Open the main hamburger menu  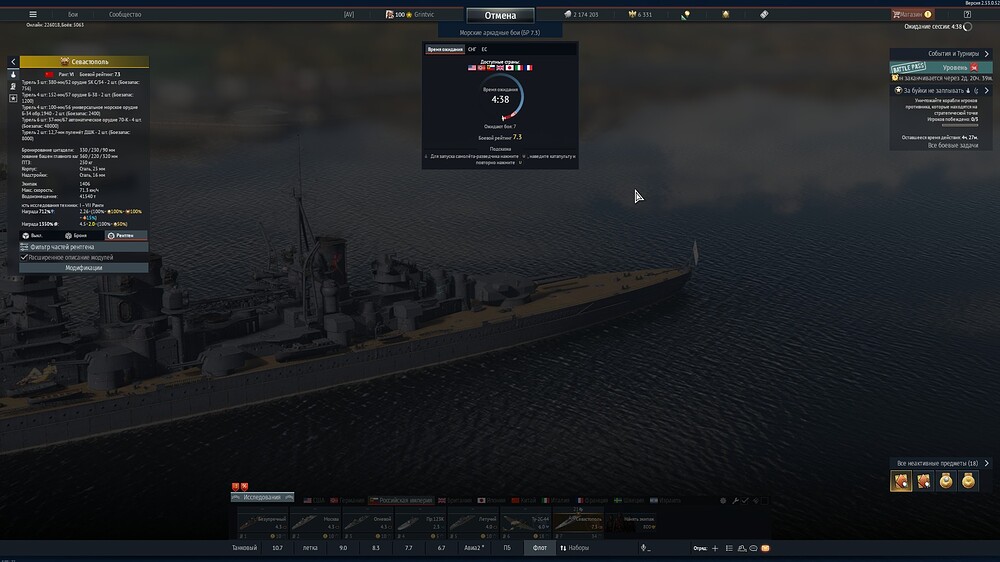(x=33, y=15)
